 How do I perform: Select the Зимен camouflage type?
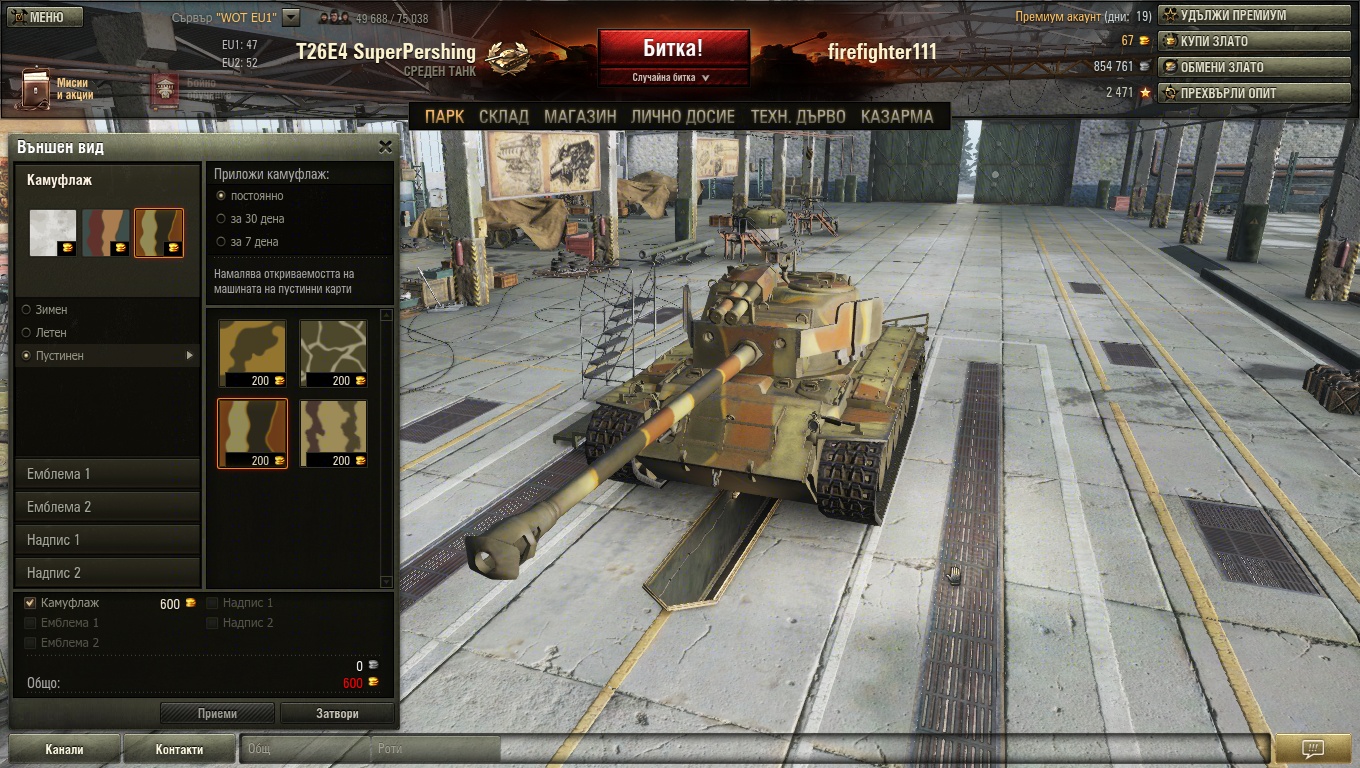27,310
